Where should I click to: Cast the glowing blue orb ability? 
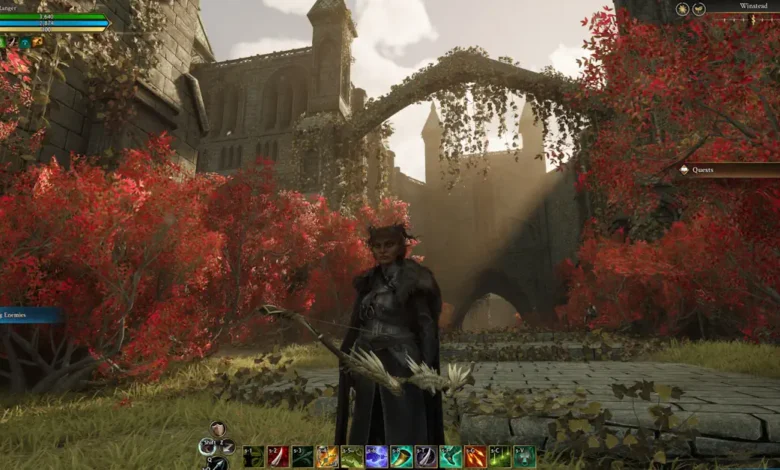pyautogui.click(x=376, y=457)
